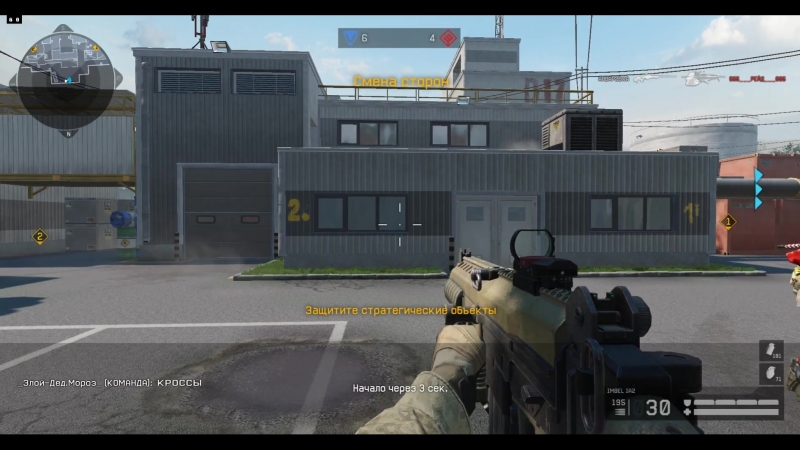The width and height of the screenshot is (800, 450).
Task: Click objective marker number 2
Action: click(40, 237)
